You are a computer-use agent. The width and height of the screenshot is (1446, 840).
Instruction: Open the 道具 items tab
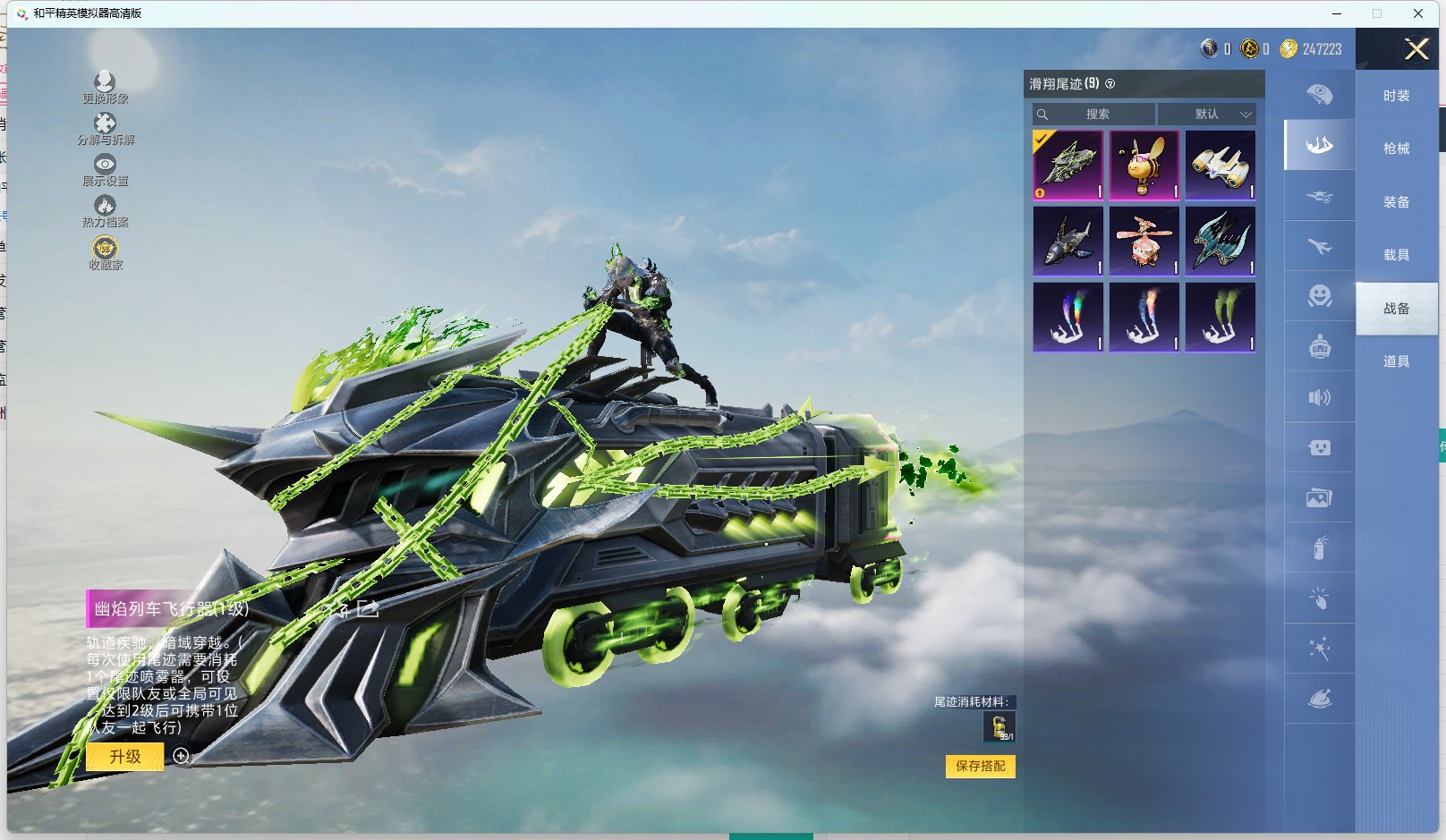tap(1396, 361)
